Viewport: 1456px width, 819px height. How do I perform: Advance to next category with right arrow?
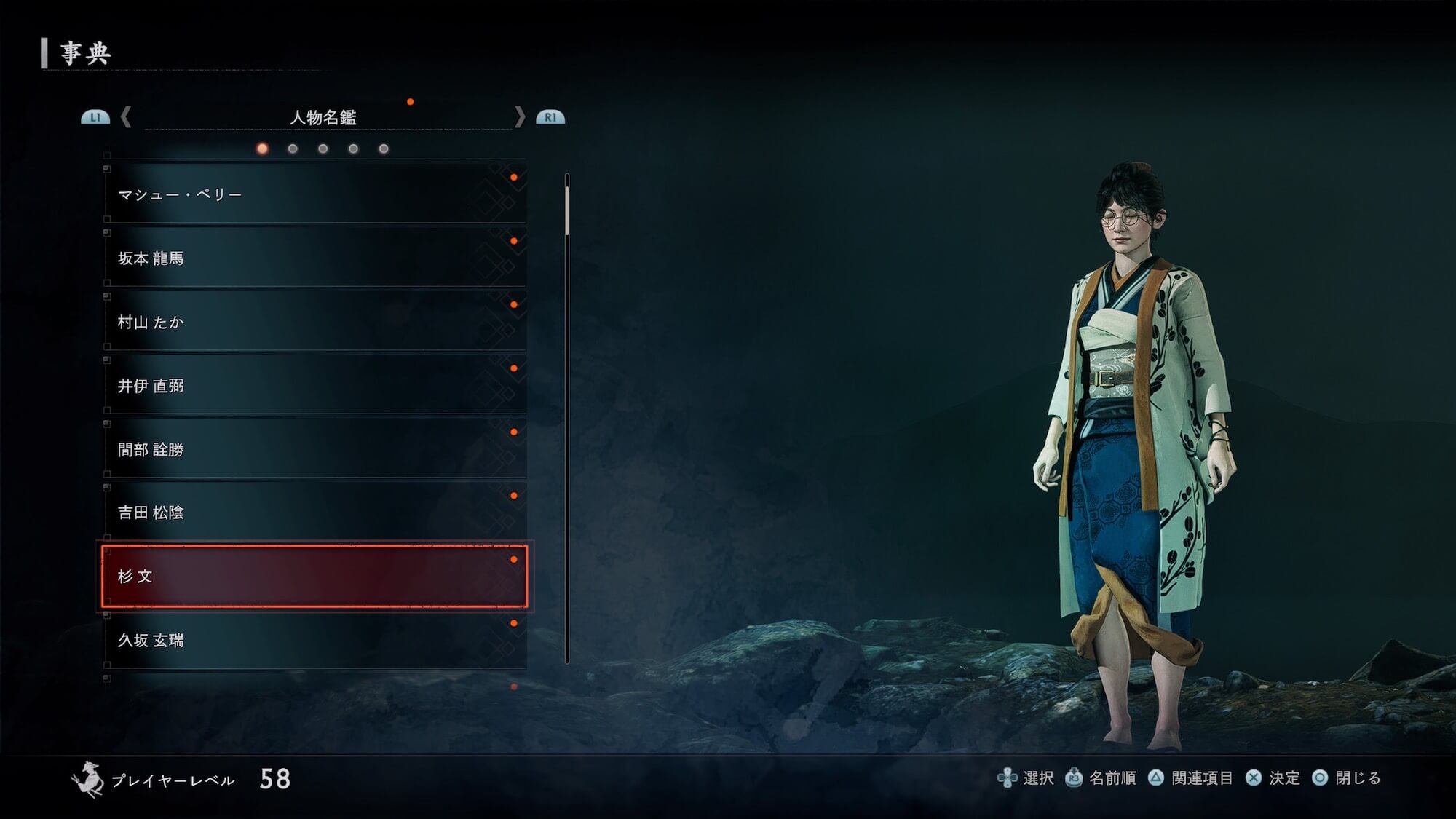pos(519,116)
